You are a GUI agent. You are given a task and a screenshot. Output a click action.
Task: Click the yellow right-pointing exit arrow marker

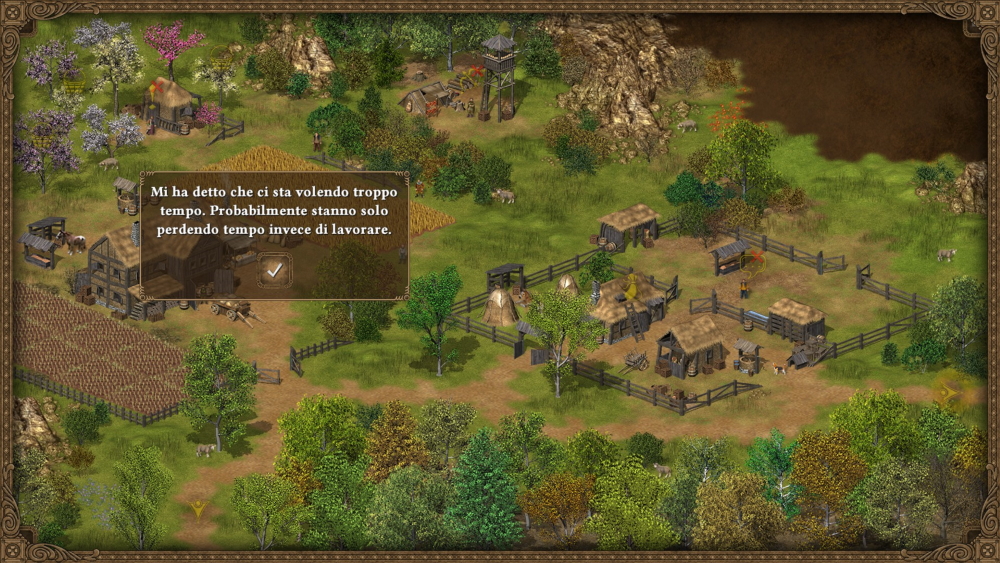[x=947, y=392]
